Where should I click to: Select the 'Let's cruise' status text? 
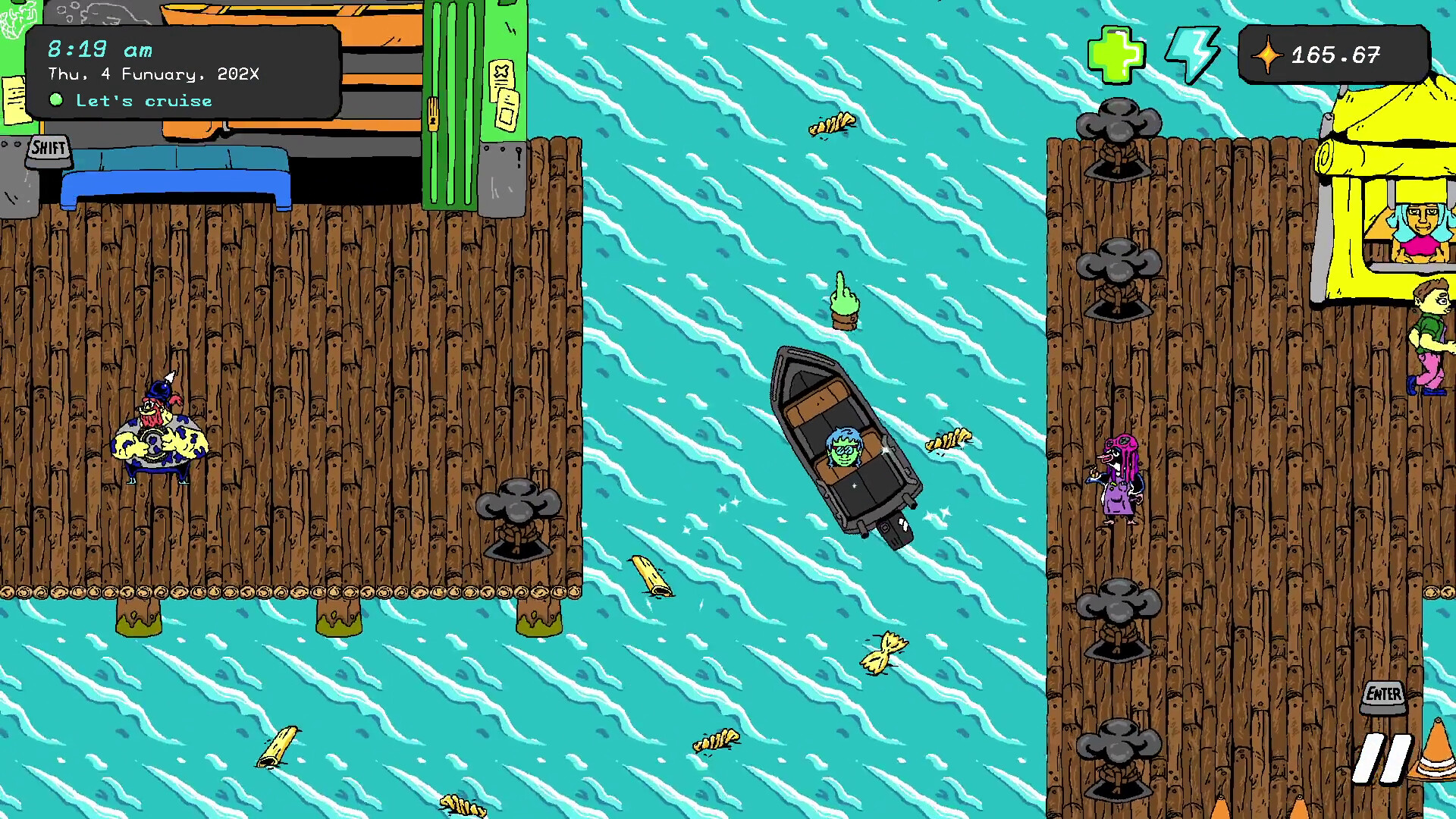143,100
